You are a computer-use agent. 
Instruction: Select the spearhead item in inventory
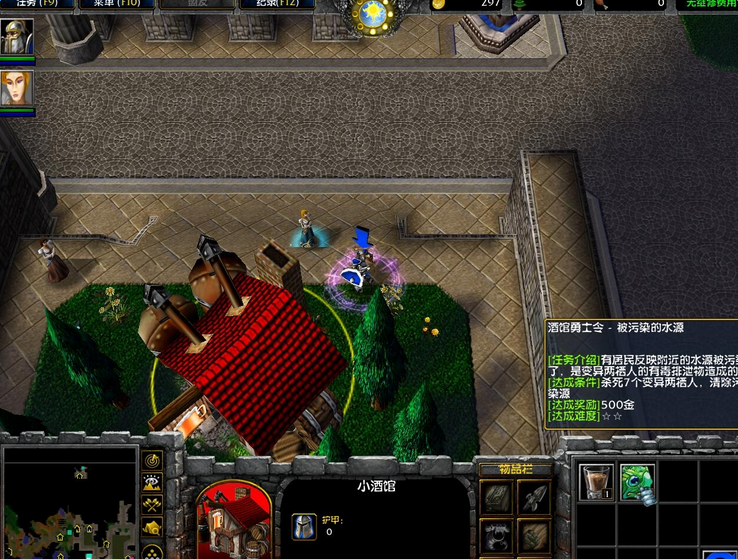pyautogui.click(x=533, y=496)
